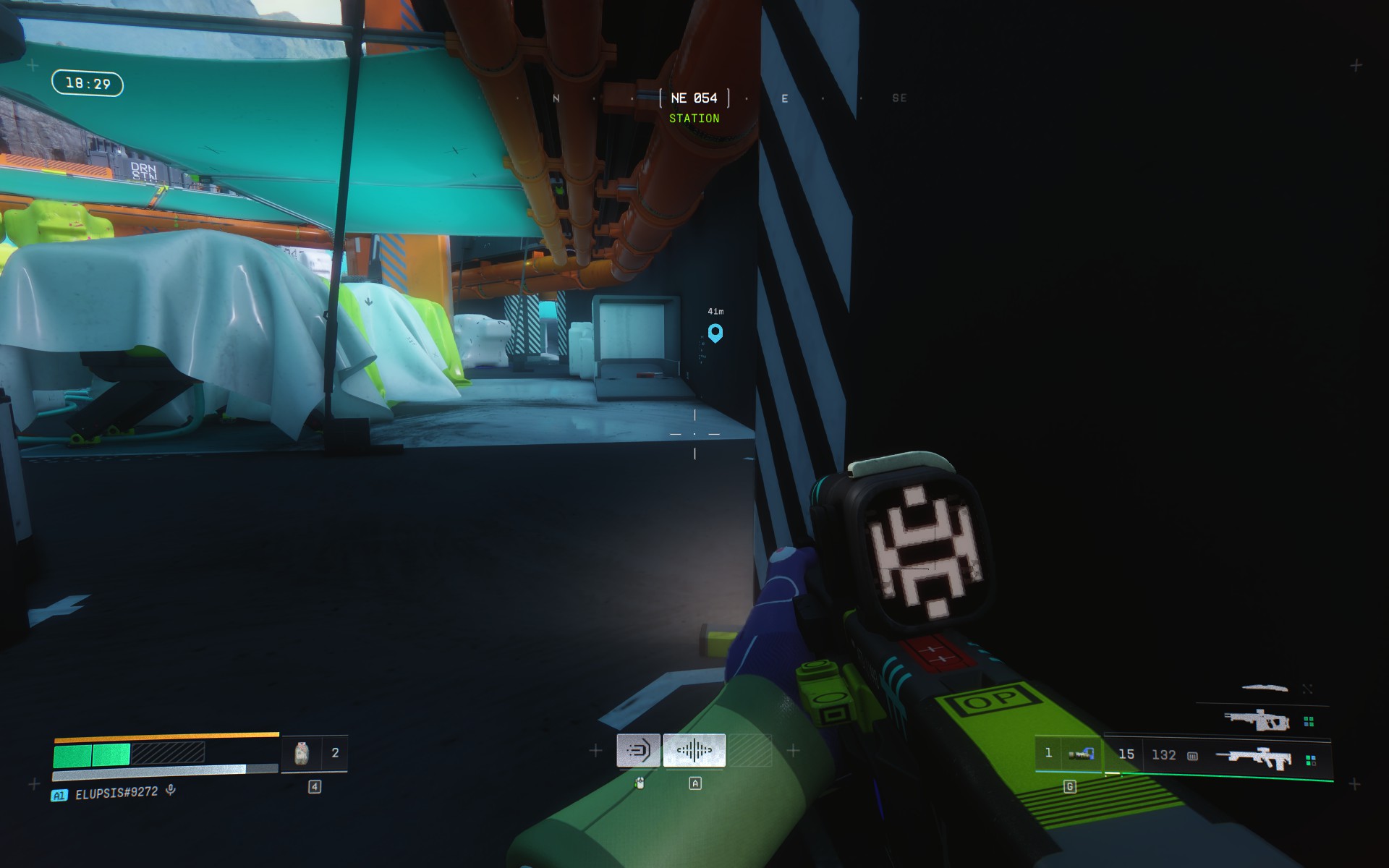Viewport: 1389px width, 868px height.
Task: Use the healing canister consumable slot
Action: tap(302, 754)
